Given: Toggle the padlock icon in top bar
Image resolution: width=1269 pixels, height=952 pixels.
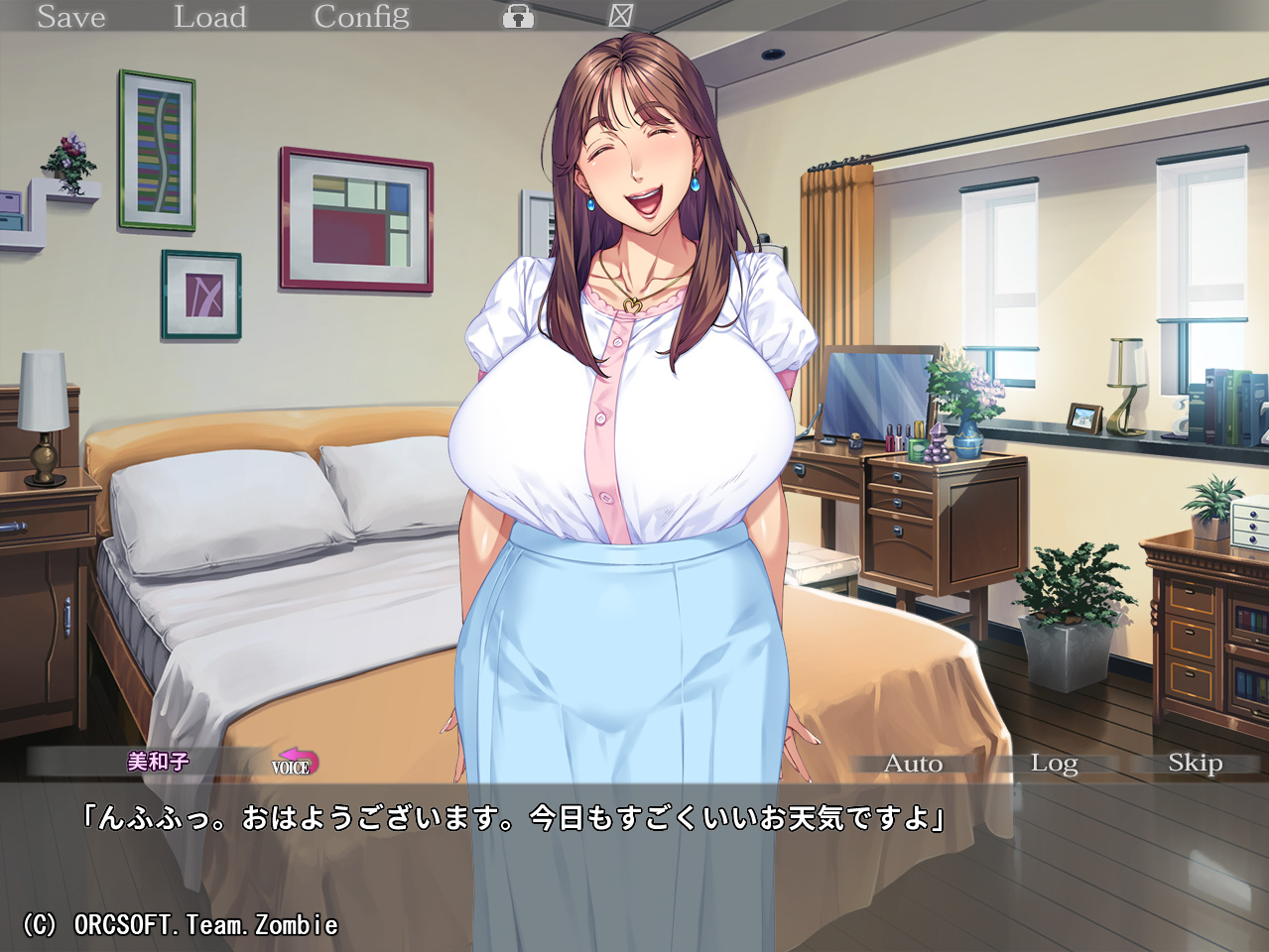Looking at the screenshot, I should (518, 17).
